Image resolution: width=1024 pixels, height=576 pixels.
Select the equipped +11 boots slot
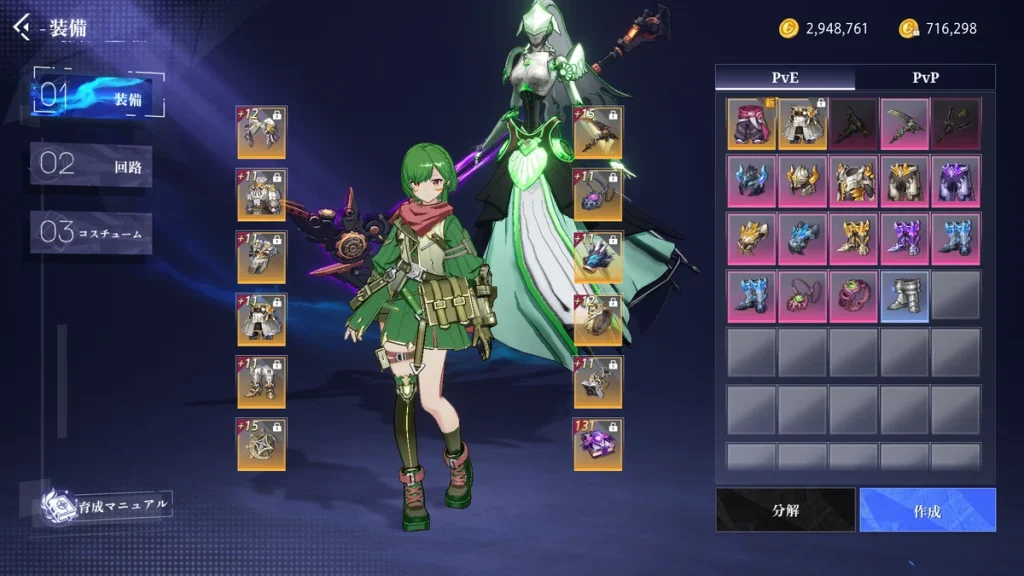261,381
